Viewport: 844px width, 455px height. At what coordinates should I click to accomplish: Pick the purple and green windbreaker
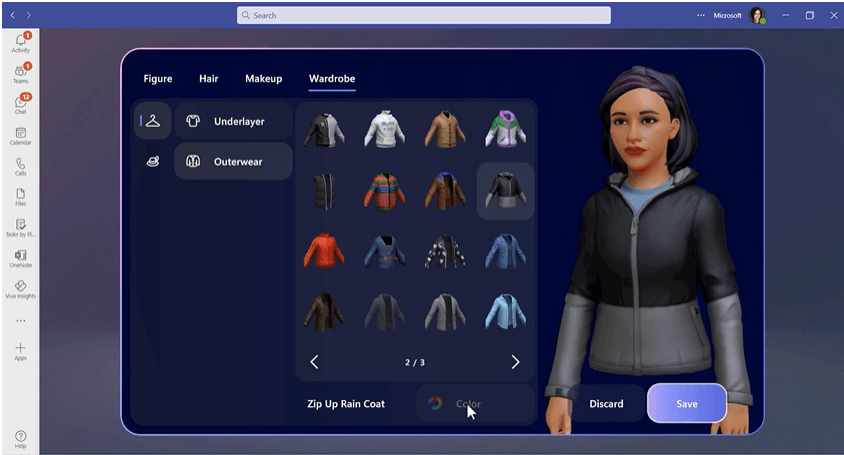505,128
